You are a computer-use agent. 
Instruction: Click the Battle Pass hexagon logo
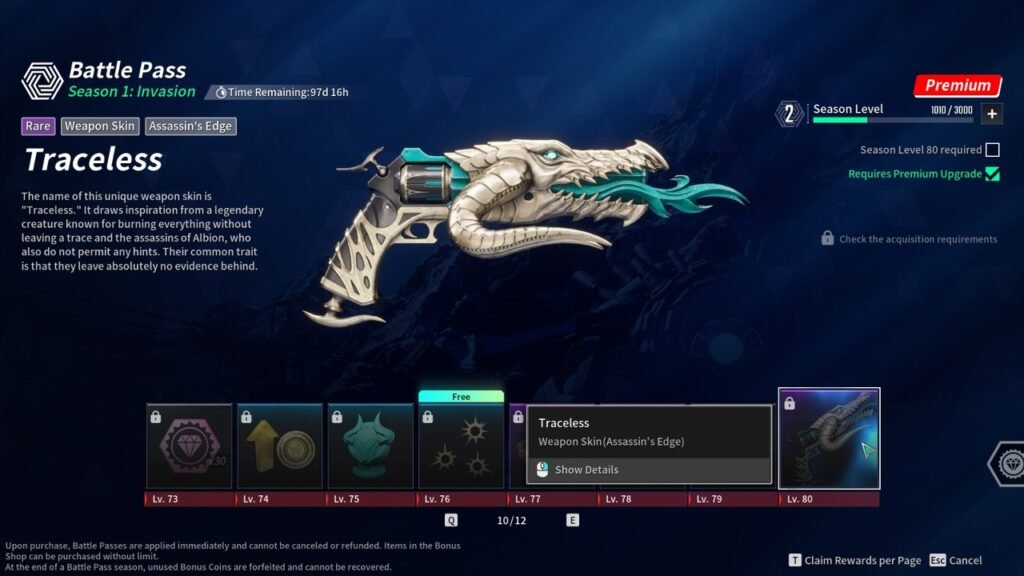point(42,81)
